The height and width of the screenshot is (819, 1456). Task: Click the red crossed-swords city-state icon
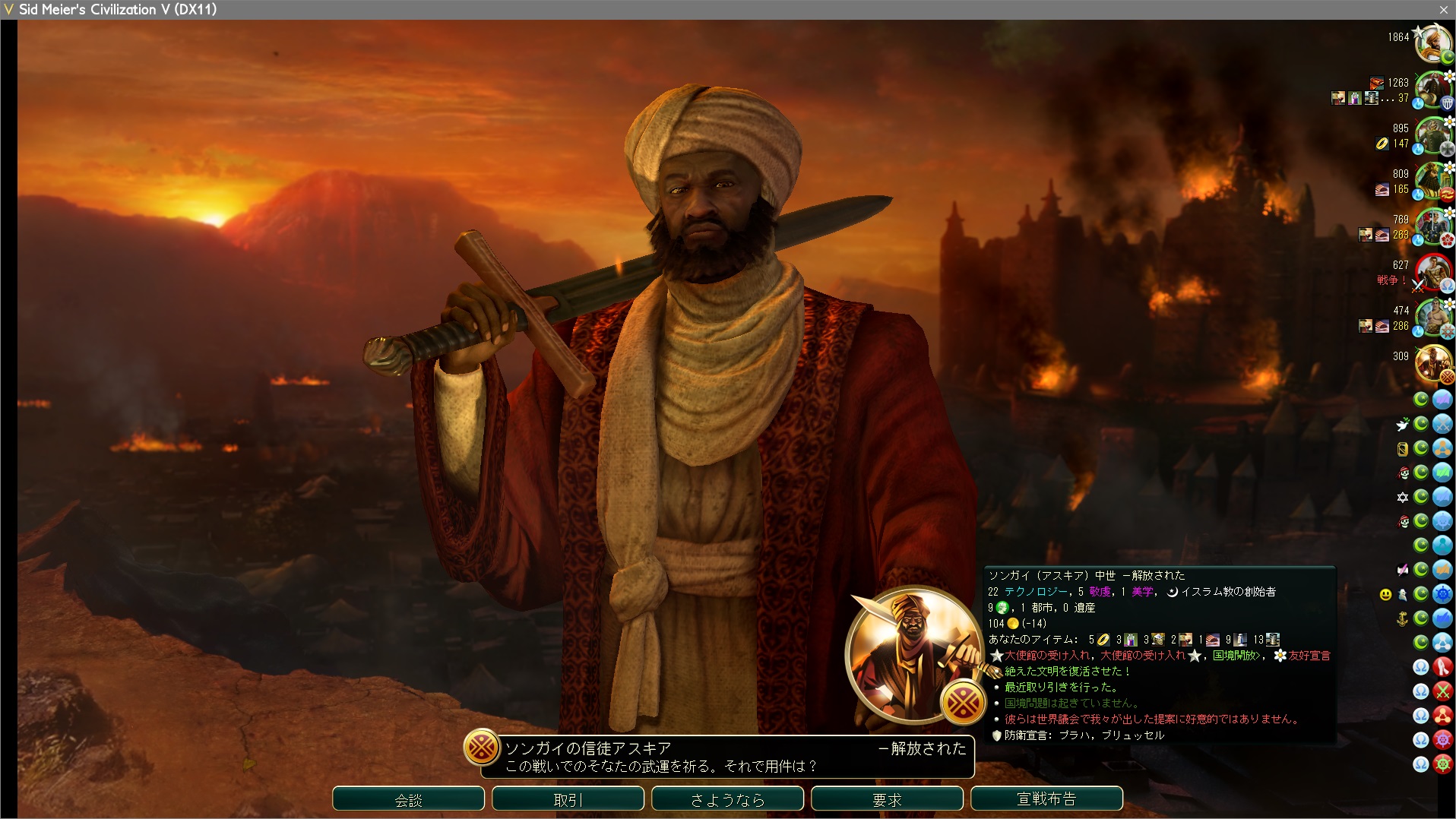(1442, 691)
